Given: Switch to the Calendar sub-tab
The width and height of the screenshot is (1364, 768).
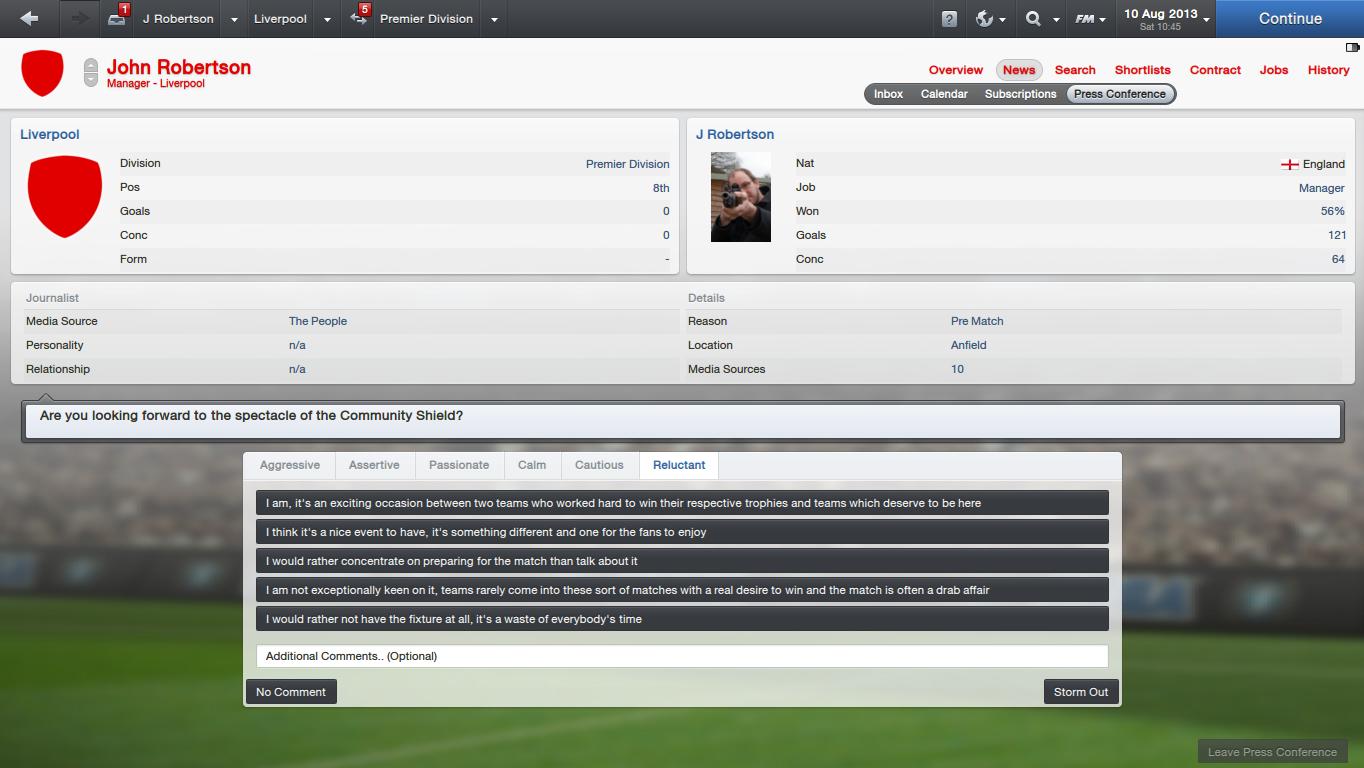Looking at the screenshot, I should pos(943,93).
